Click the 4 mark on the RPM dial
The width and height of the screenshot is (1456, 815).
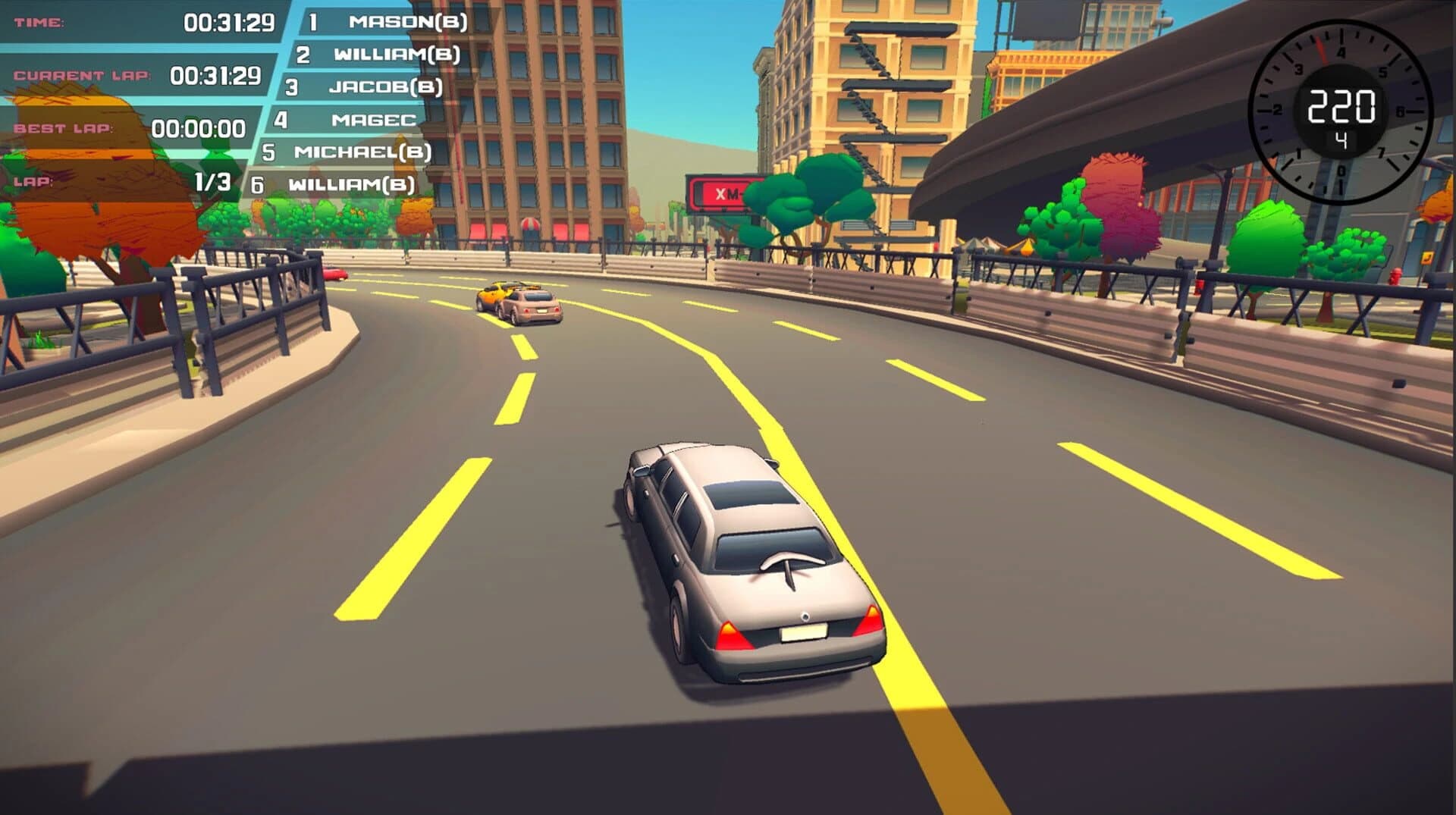(1341, 52)
